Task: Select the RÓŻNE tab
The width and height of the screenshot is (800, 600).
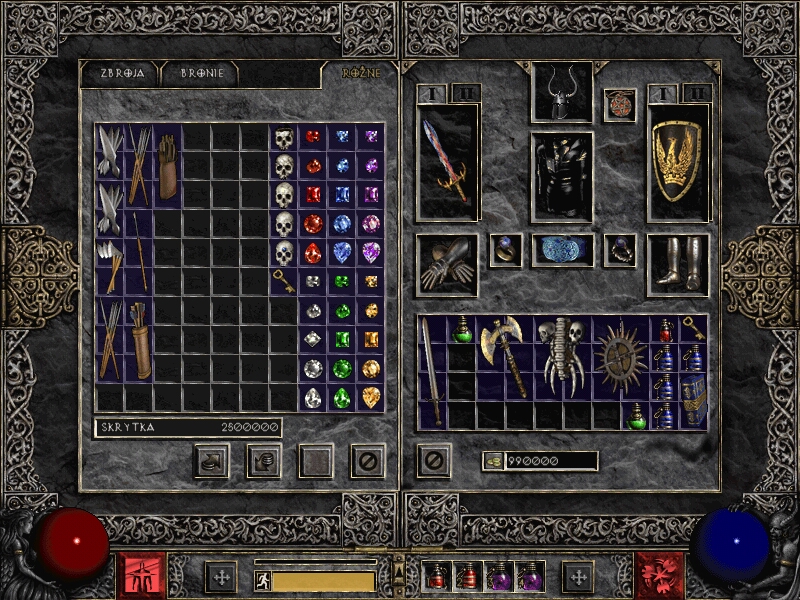Action: (361, 73)
